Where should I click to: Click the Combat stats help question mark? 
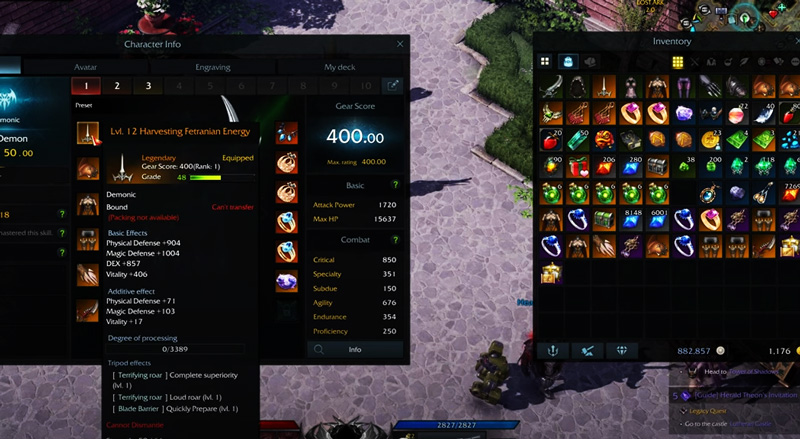coord(395,240)
